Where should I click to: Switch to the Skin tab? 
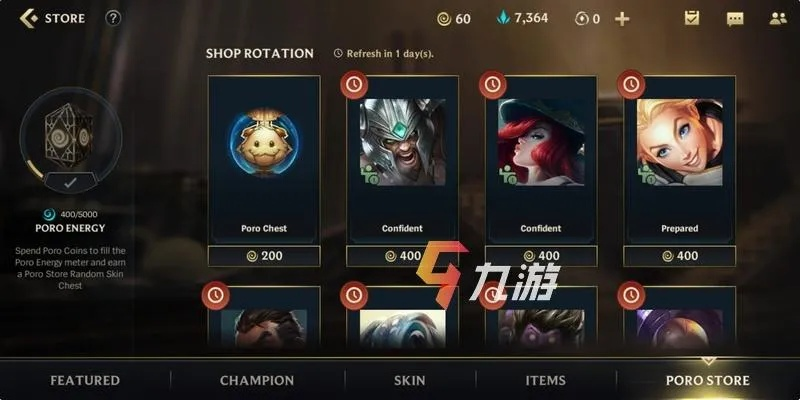click(x=410, y=380)
